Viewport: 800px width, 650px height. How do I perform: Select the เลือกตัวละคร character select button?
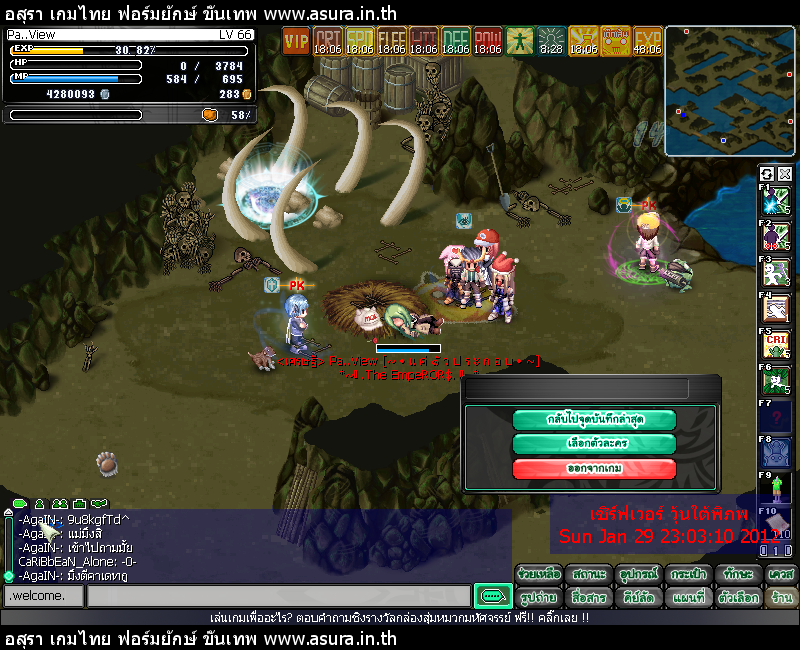point(594,443)
